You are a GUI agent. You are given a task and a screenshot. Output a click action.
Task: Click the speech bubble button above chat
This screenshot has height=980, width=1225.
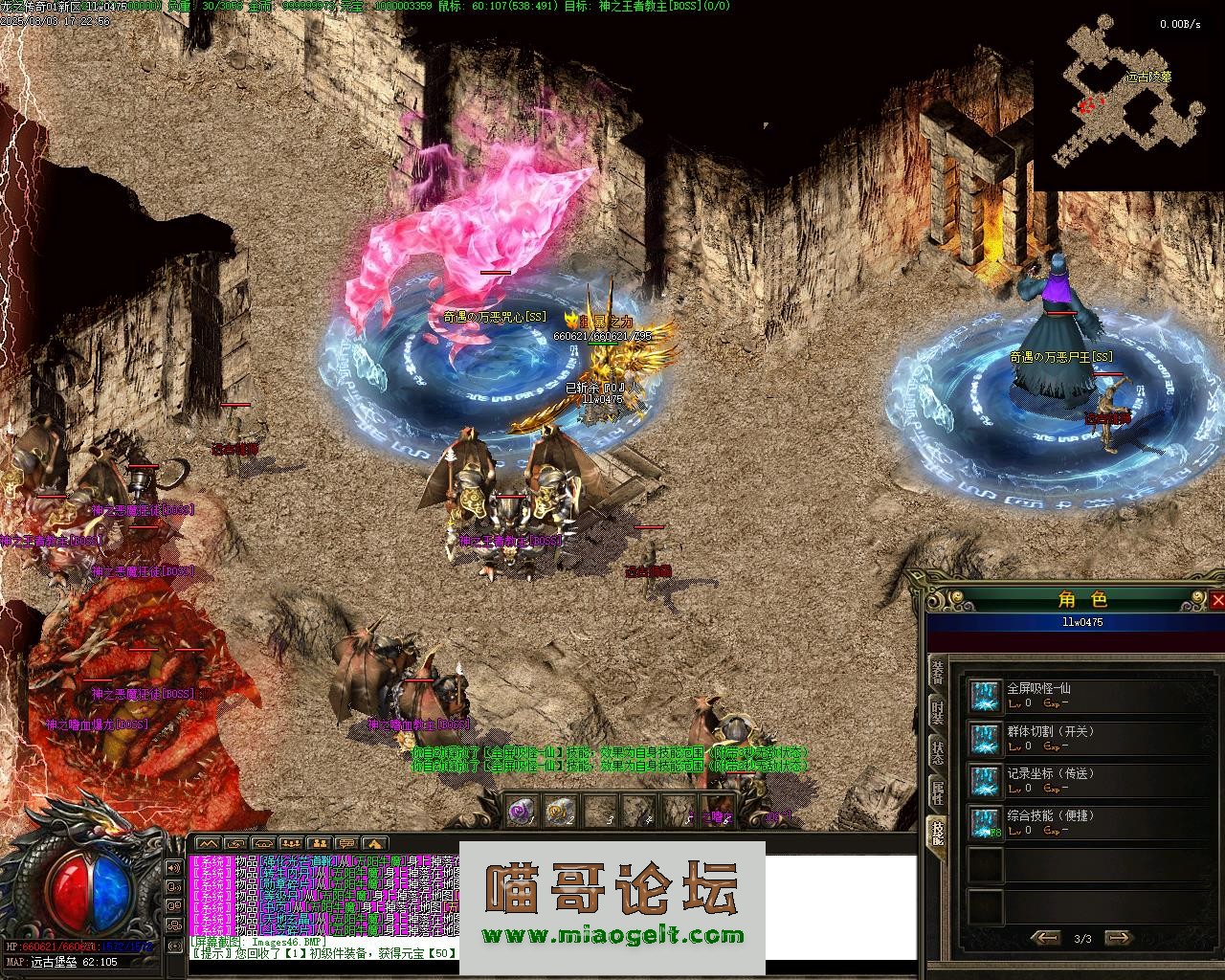click(x=346, y=843)
